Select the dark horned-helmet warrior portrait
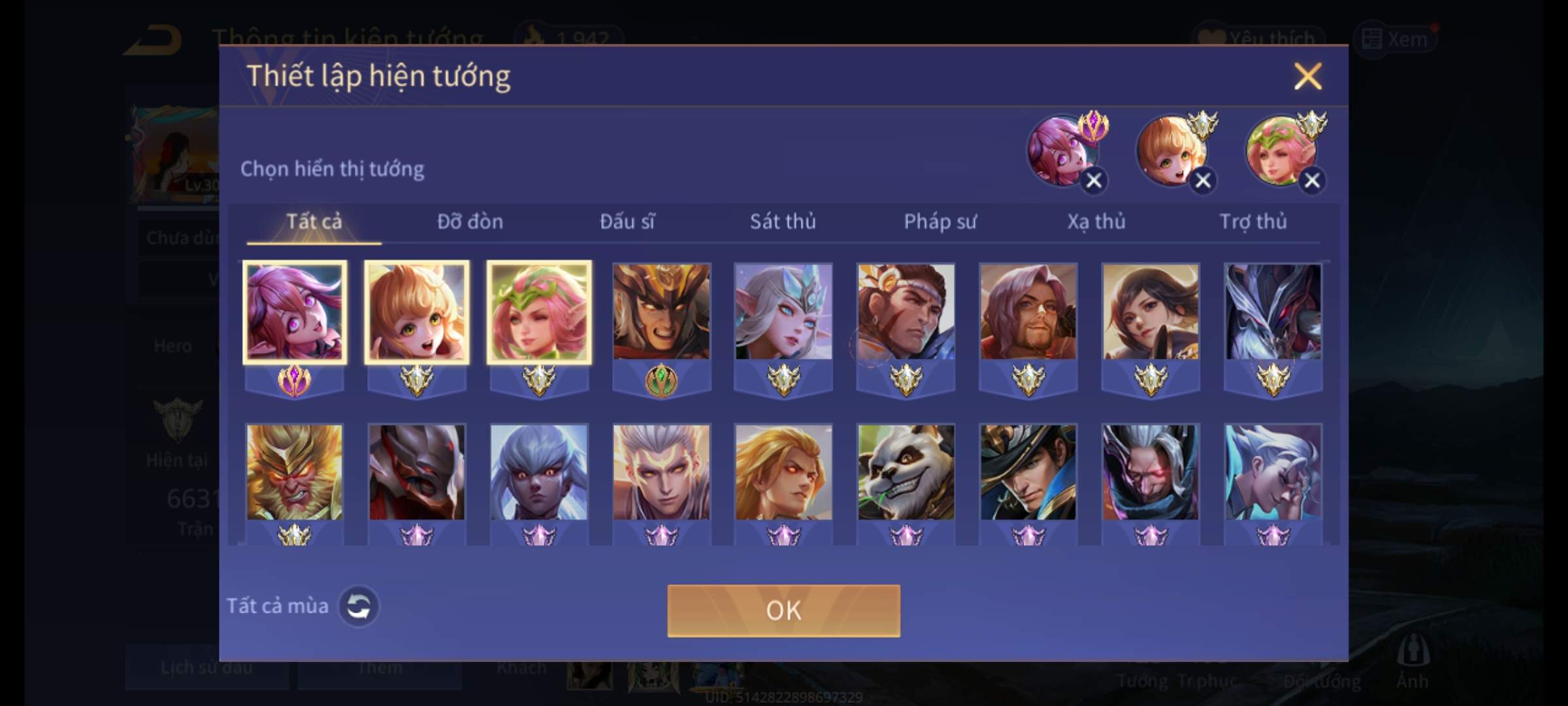The image size is (1568, 706). coord(661,312)
